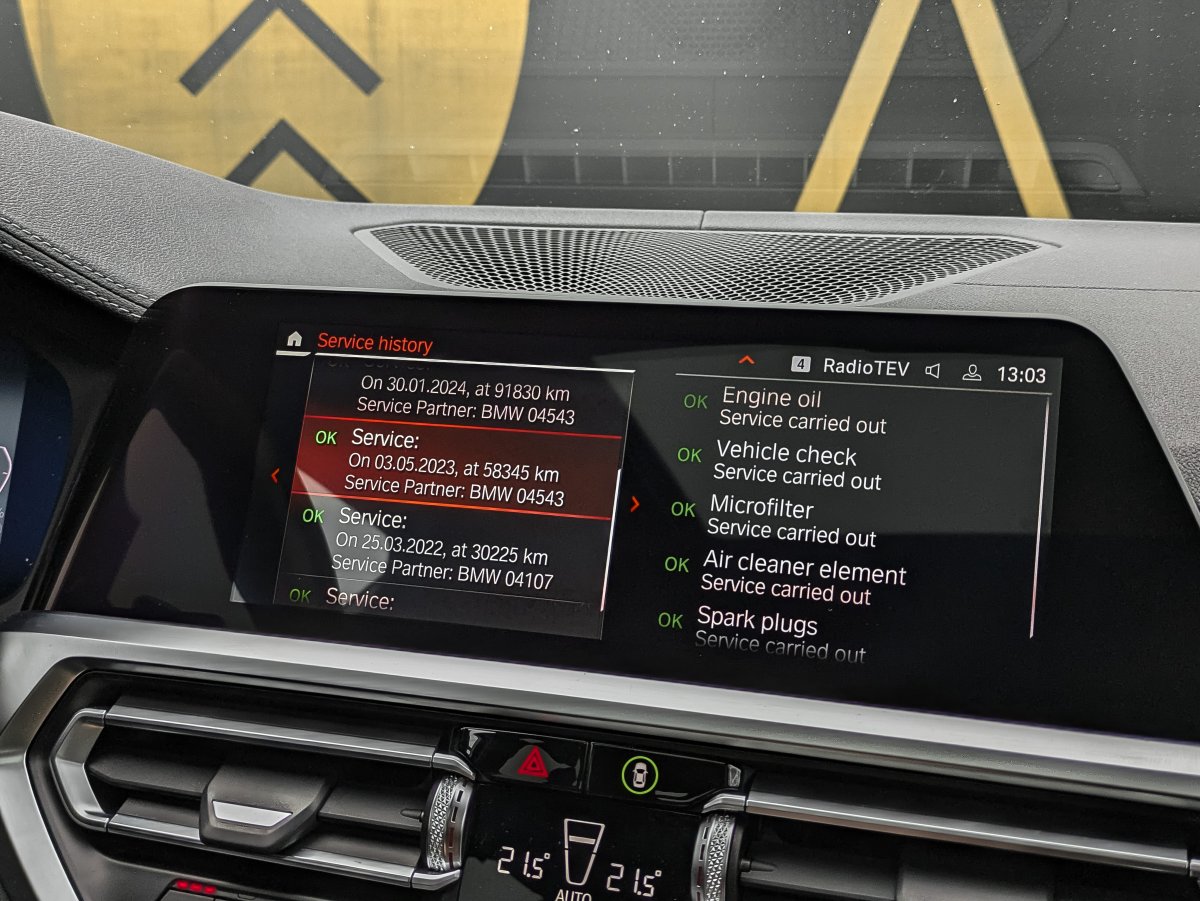The image size is (1200, 901).
Task: Select the service entry dated 30.01.2024
Action: [x=465, y=398]
